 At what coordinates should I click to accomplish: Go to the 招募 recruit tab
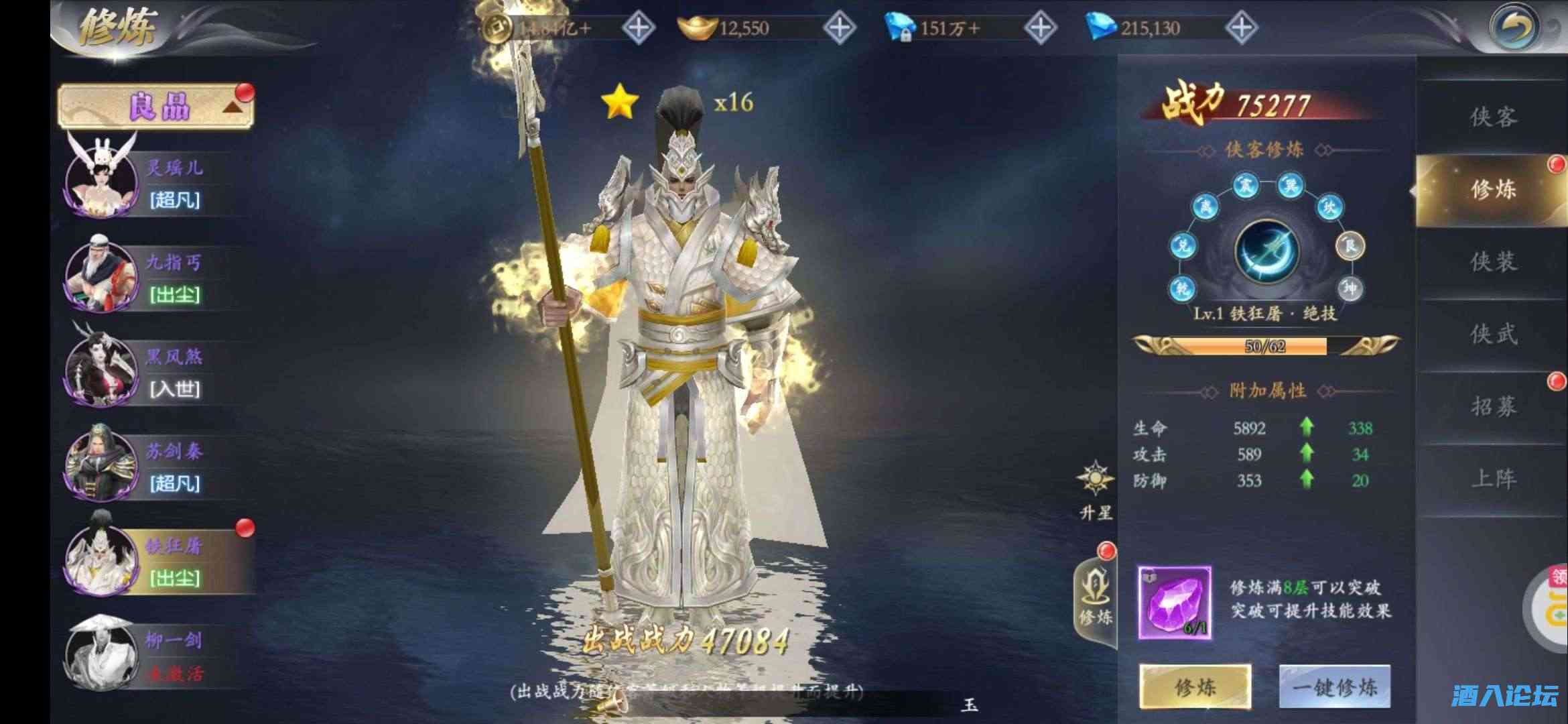tap(1492, 407)
